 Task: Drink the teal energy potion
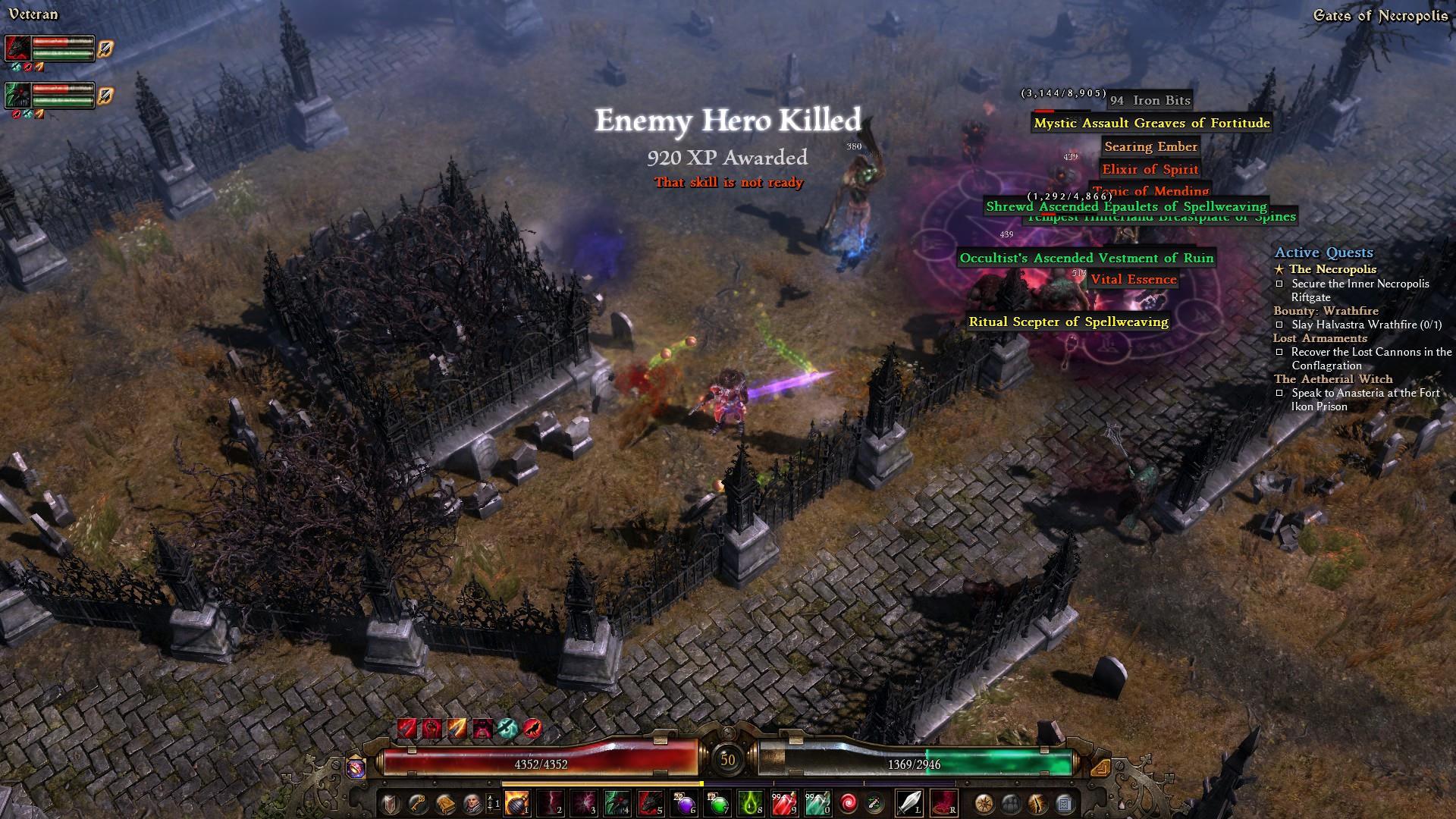coord(817,803)
